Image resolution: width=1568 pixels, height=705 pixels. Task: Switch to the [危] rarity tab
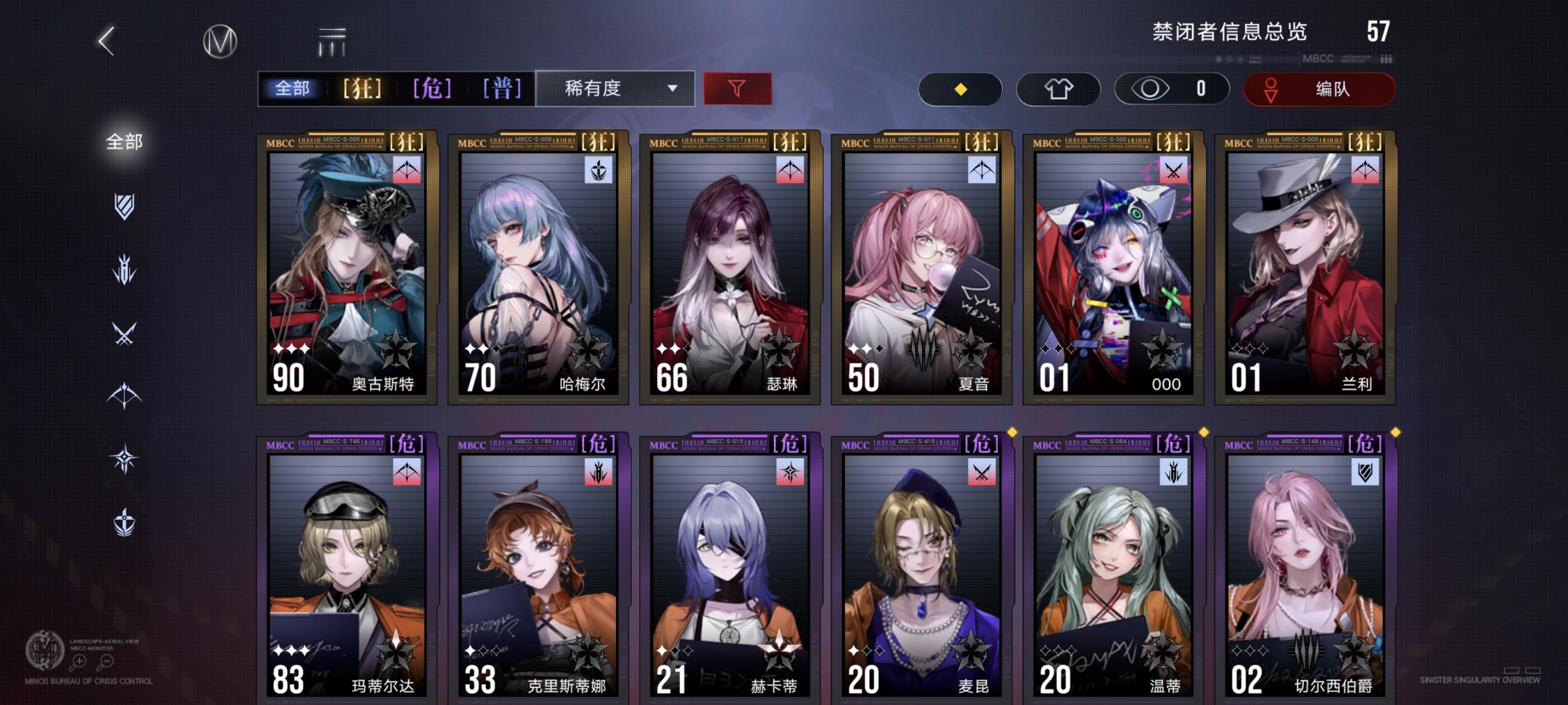pyautogui.click(x=432, y=88)
